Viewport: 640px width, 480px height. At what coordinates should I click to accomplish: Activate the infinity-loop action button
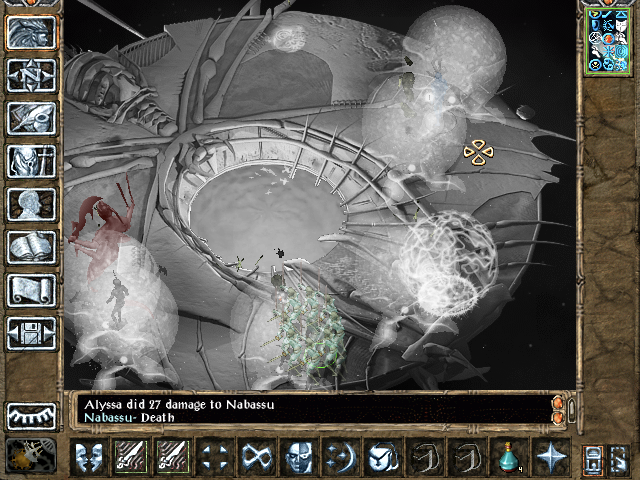click(x=256, y=457)
